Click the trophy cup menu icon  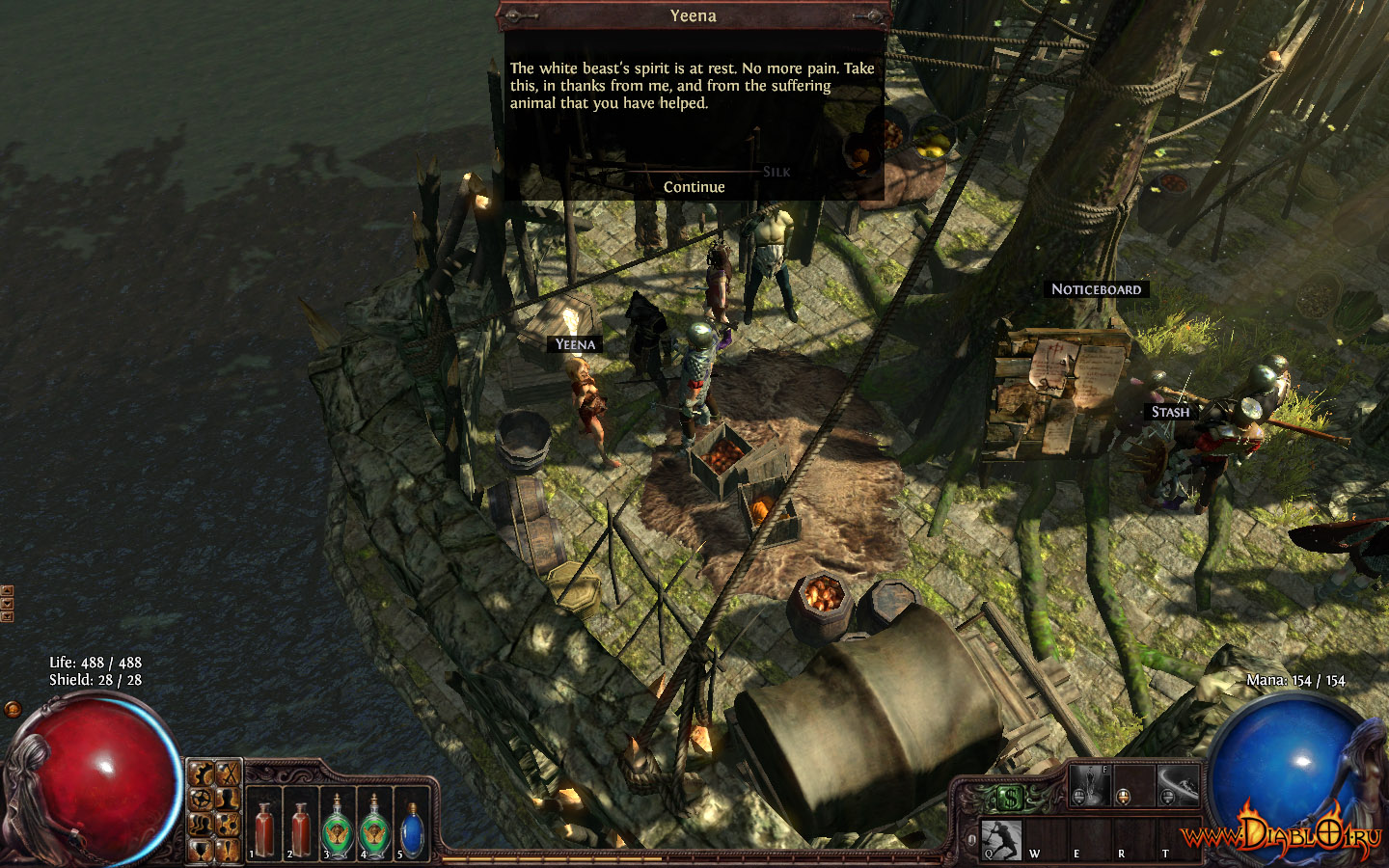pos(201,850)
